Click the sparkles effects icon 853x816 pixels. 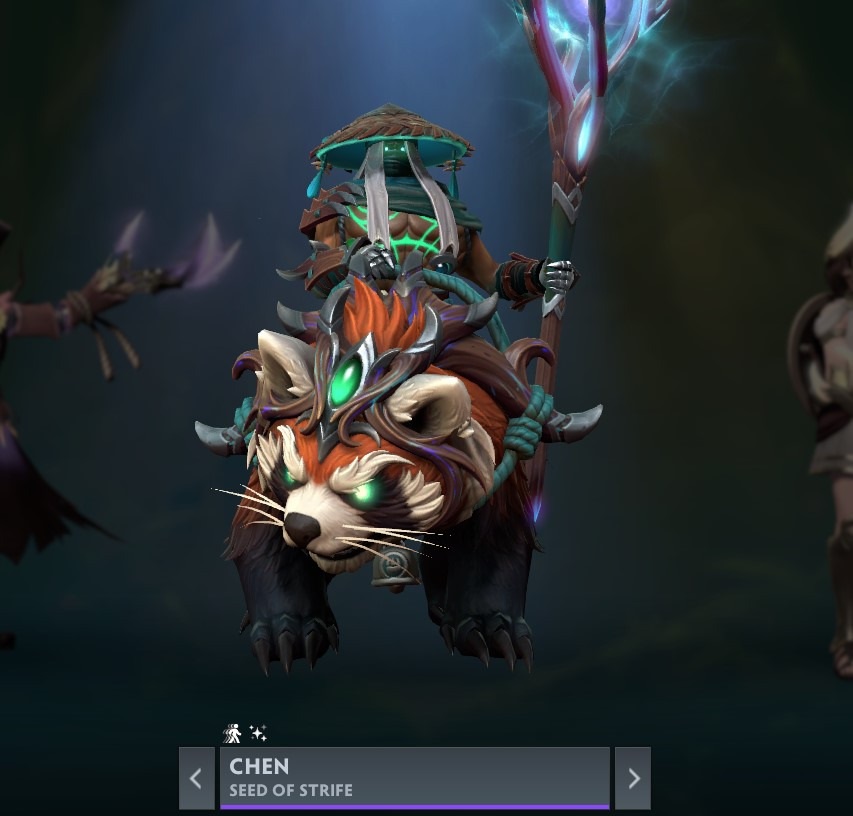pos(258,734)
